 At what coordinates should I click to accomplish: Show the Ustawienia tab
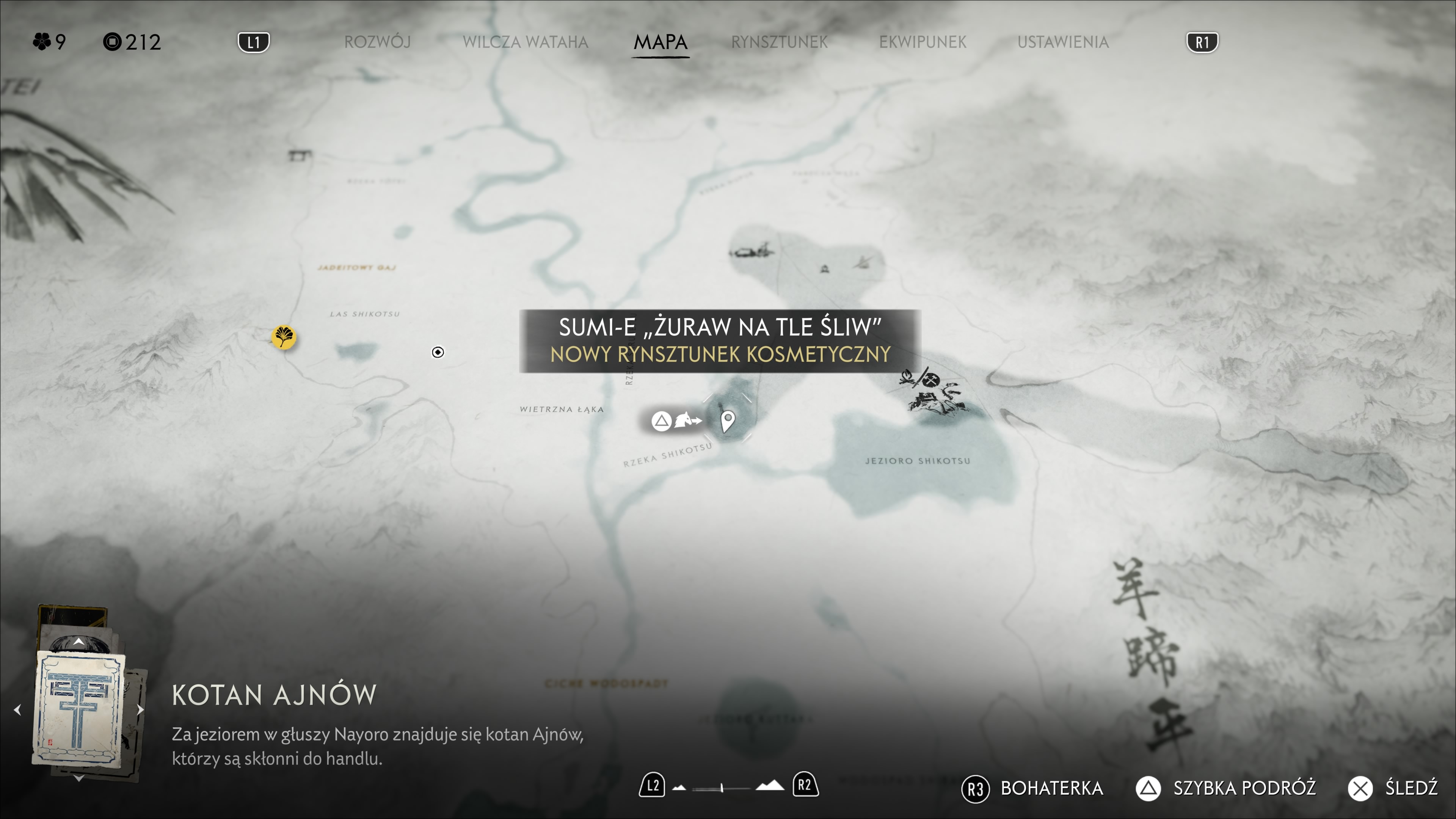pyautogui.click(x=1062, y=42)
